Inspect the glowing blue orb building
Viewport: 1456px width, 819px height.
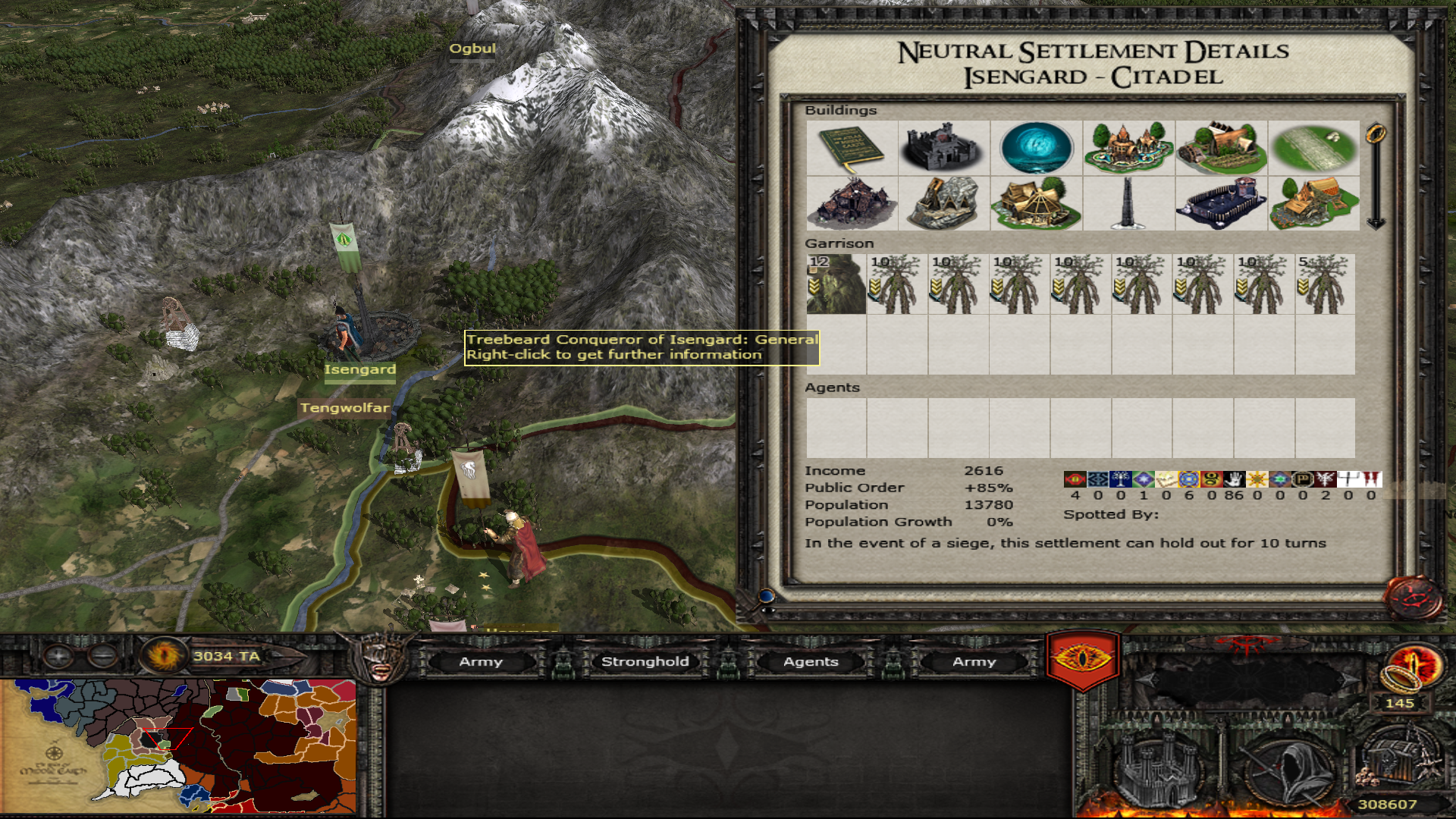1036,148
